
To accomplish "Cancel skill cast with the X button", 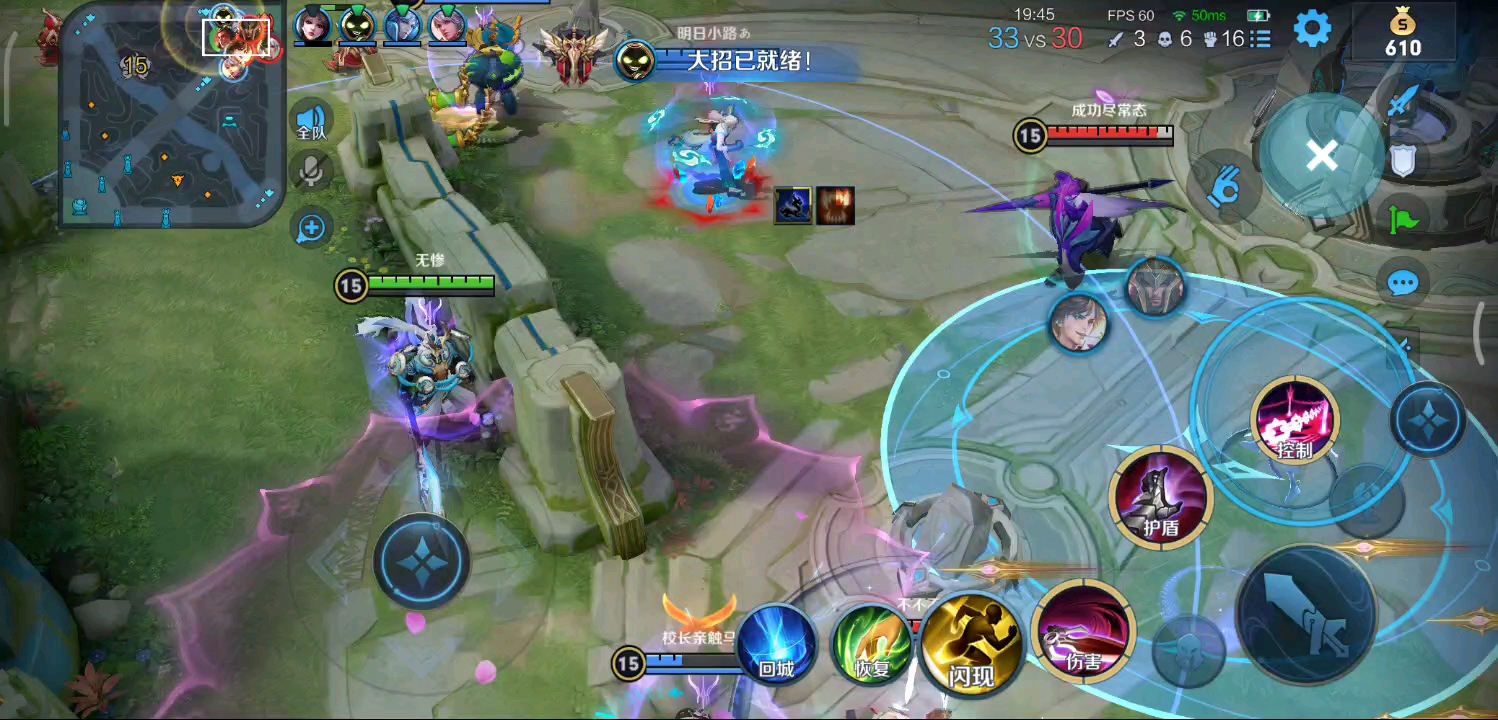I will [x=1321, y=156].
